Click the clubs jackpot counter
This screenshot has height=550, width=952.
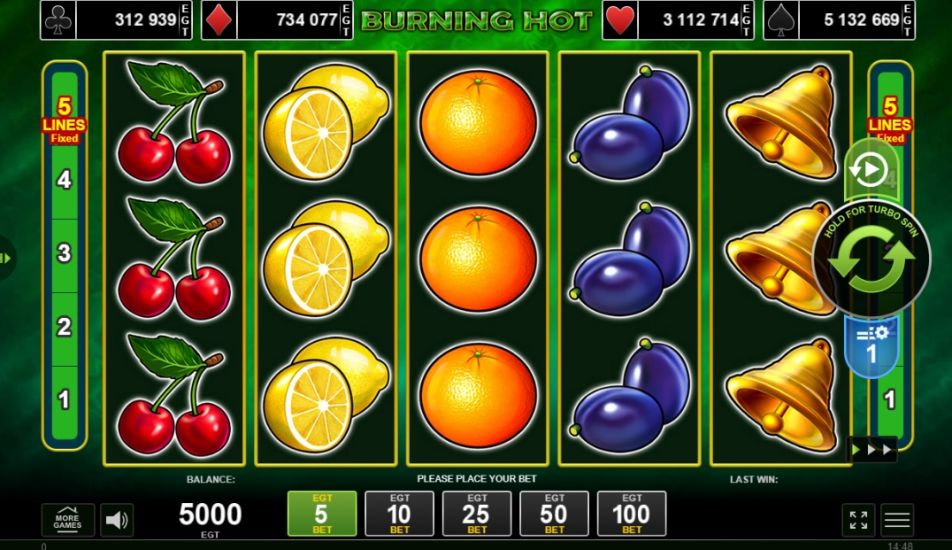(x=115, y=20)
